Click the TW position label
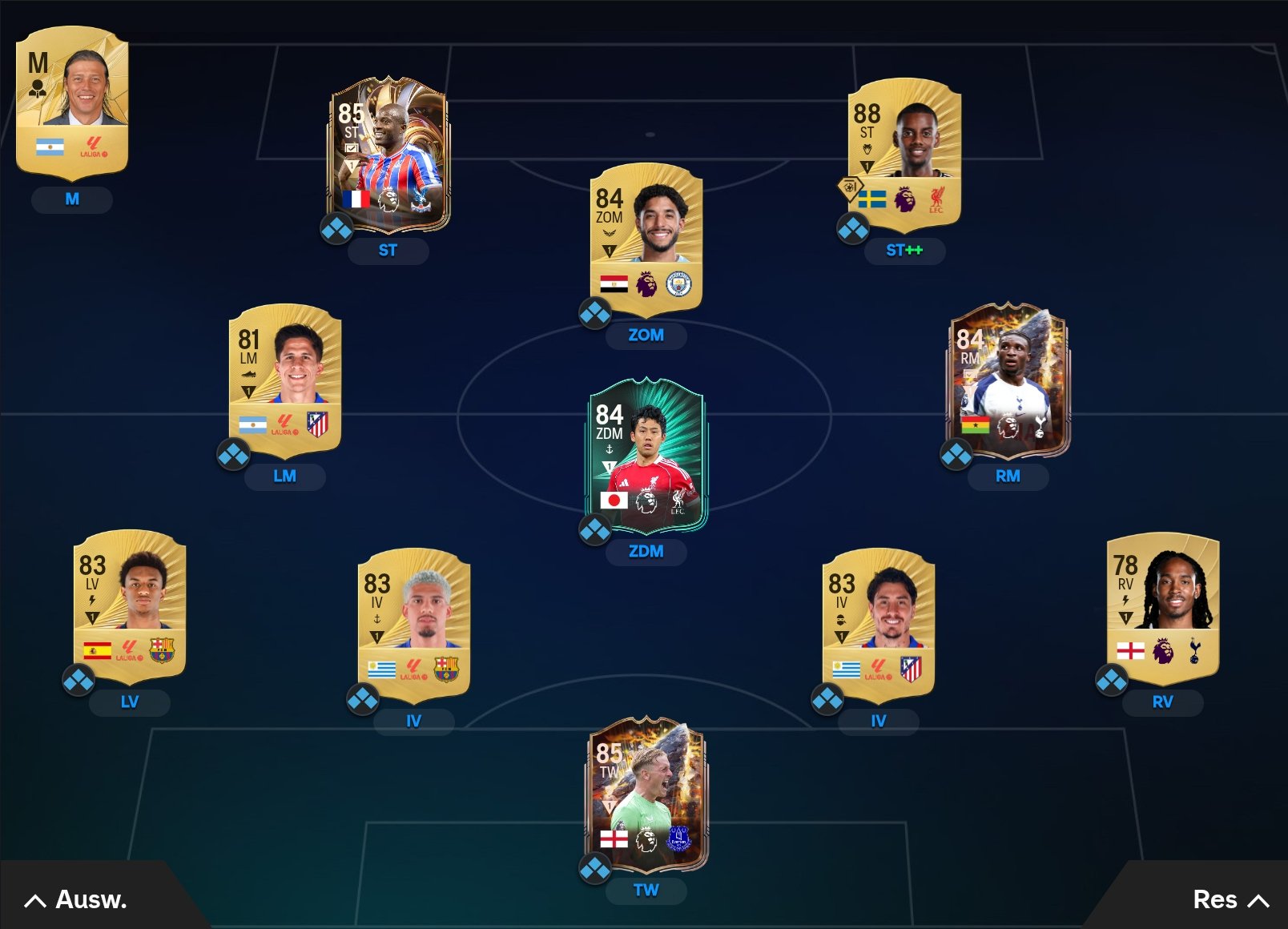Image resolution: width=1288 pixels, height=929 pixels. [x=646, y=891]
